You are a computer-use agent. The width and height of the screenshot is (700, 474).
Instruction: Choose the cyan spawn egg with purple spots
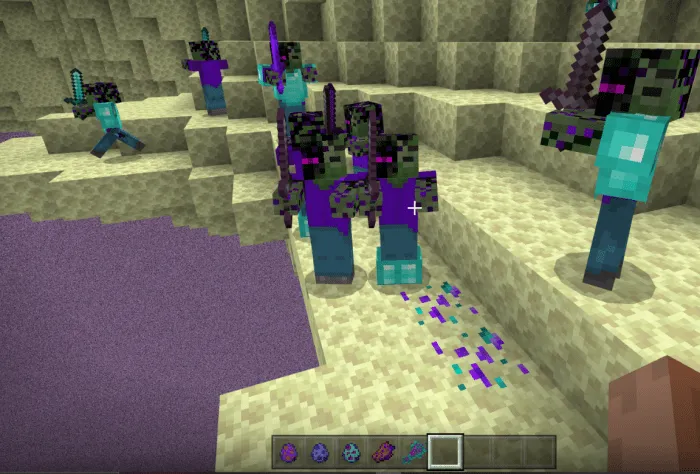(350, 451)
